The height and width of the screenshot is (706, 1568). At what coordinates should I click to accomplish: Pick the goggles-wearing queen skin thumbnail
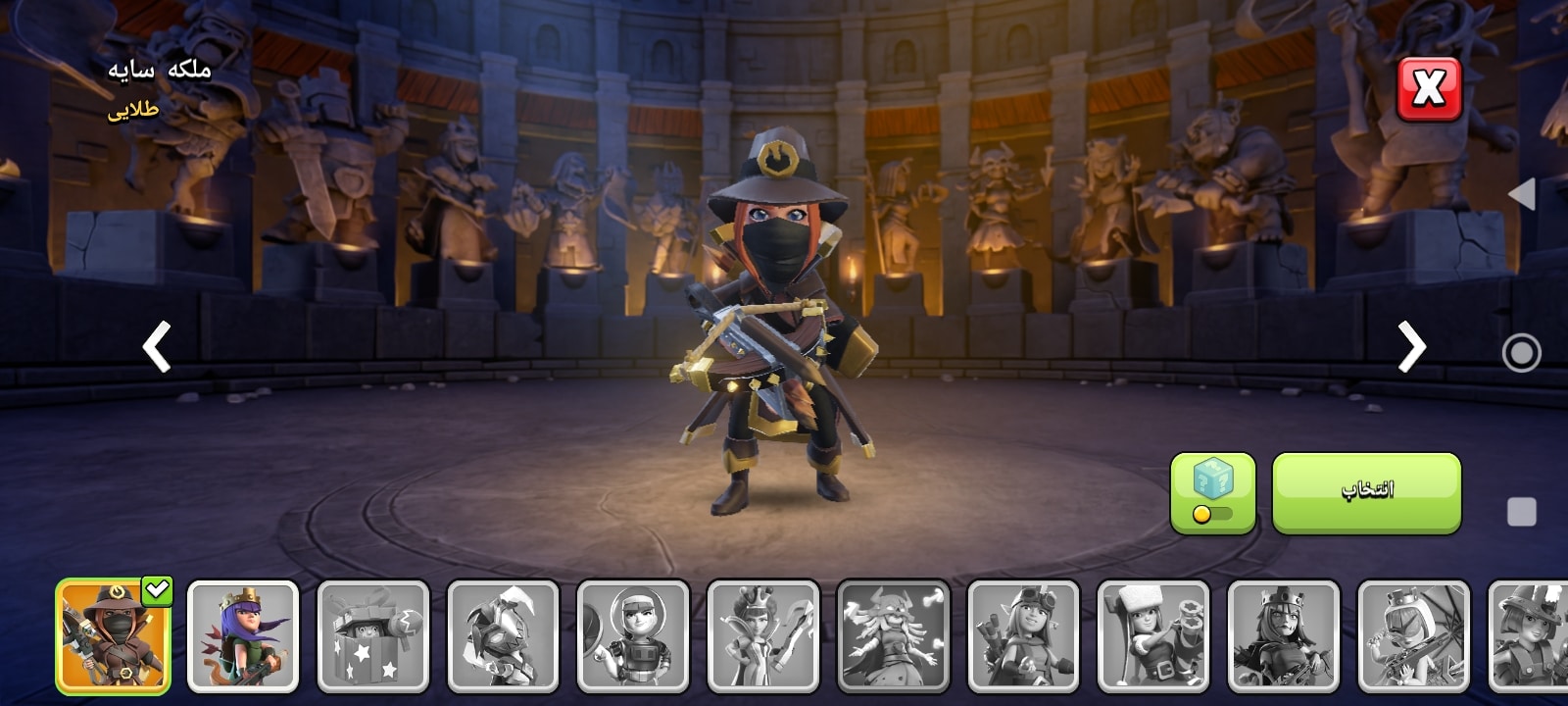1023,636
